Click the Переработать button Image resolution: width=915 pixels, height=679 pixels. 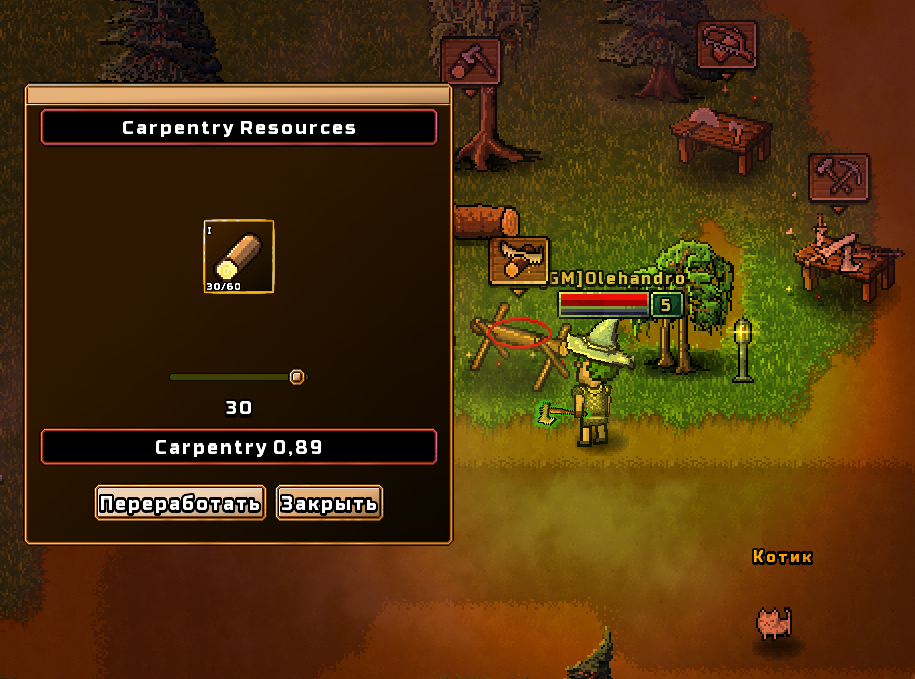pos(180,503)
